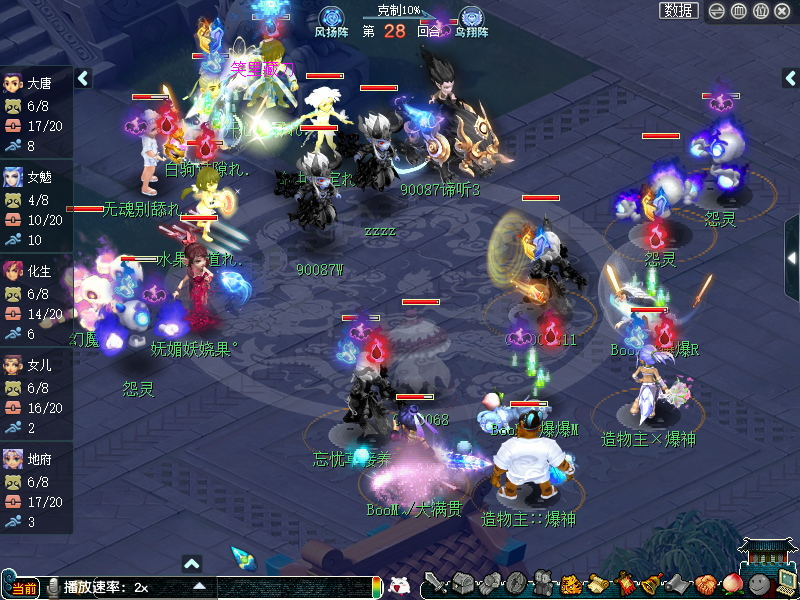Open the sword attack icon in toolbar
The width and height of the screenshot is (800, 600).
434,584
